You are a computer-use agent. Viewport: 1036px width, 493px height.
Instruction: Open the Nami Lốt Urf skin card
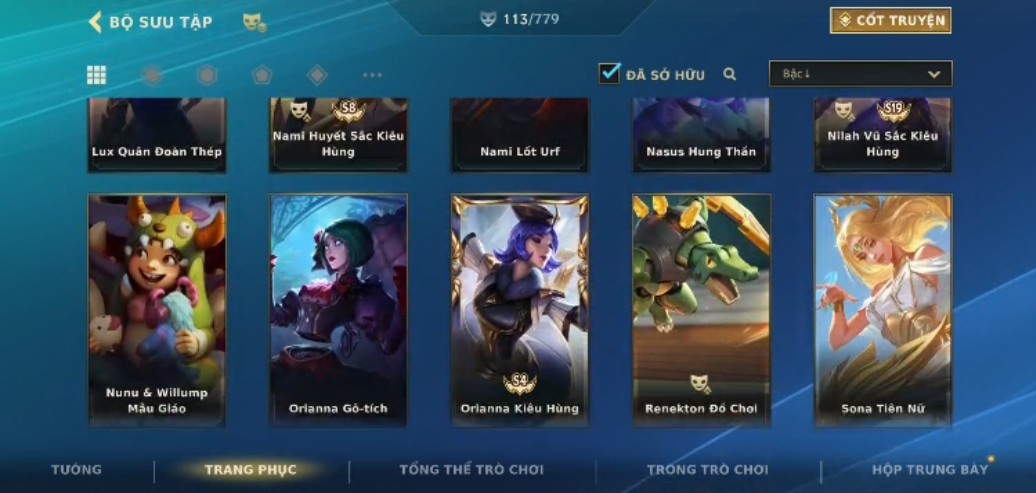[x=519, y=135]
